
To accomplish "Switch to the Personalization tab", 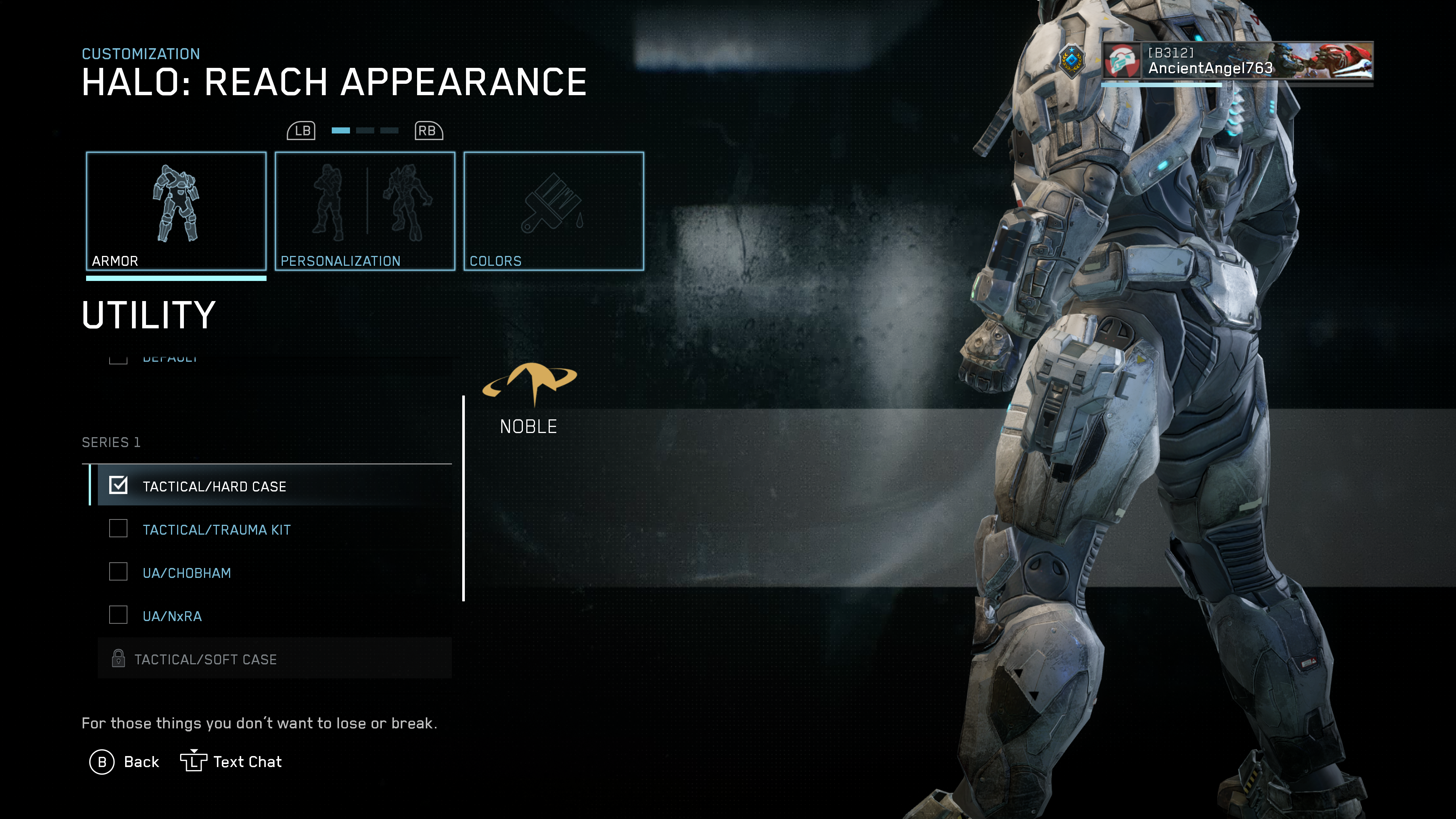I will (364, 211).
